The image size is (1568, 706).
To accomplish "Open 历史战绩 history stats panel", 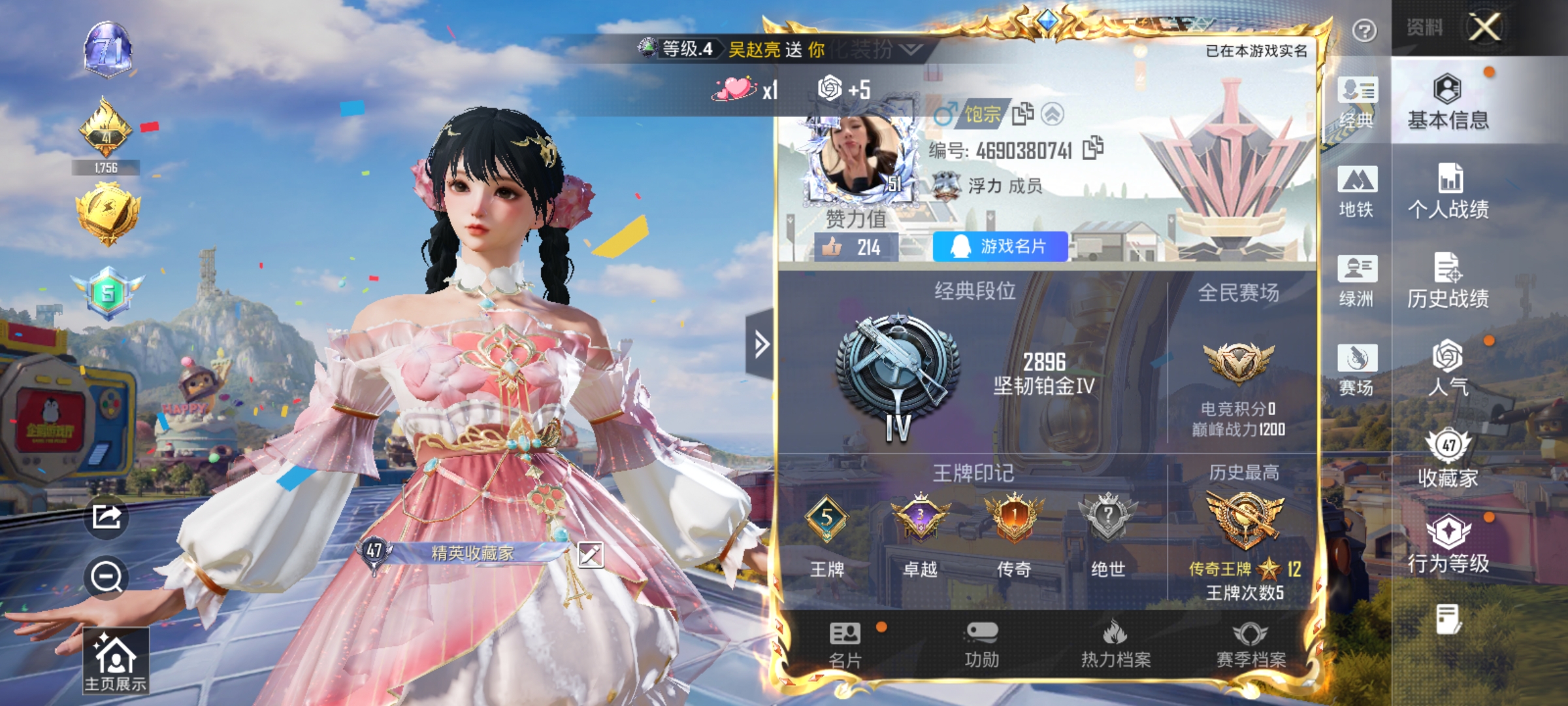I will (x=1452, y=281).
